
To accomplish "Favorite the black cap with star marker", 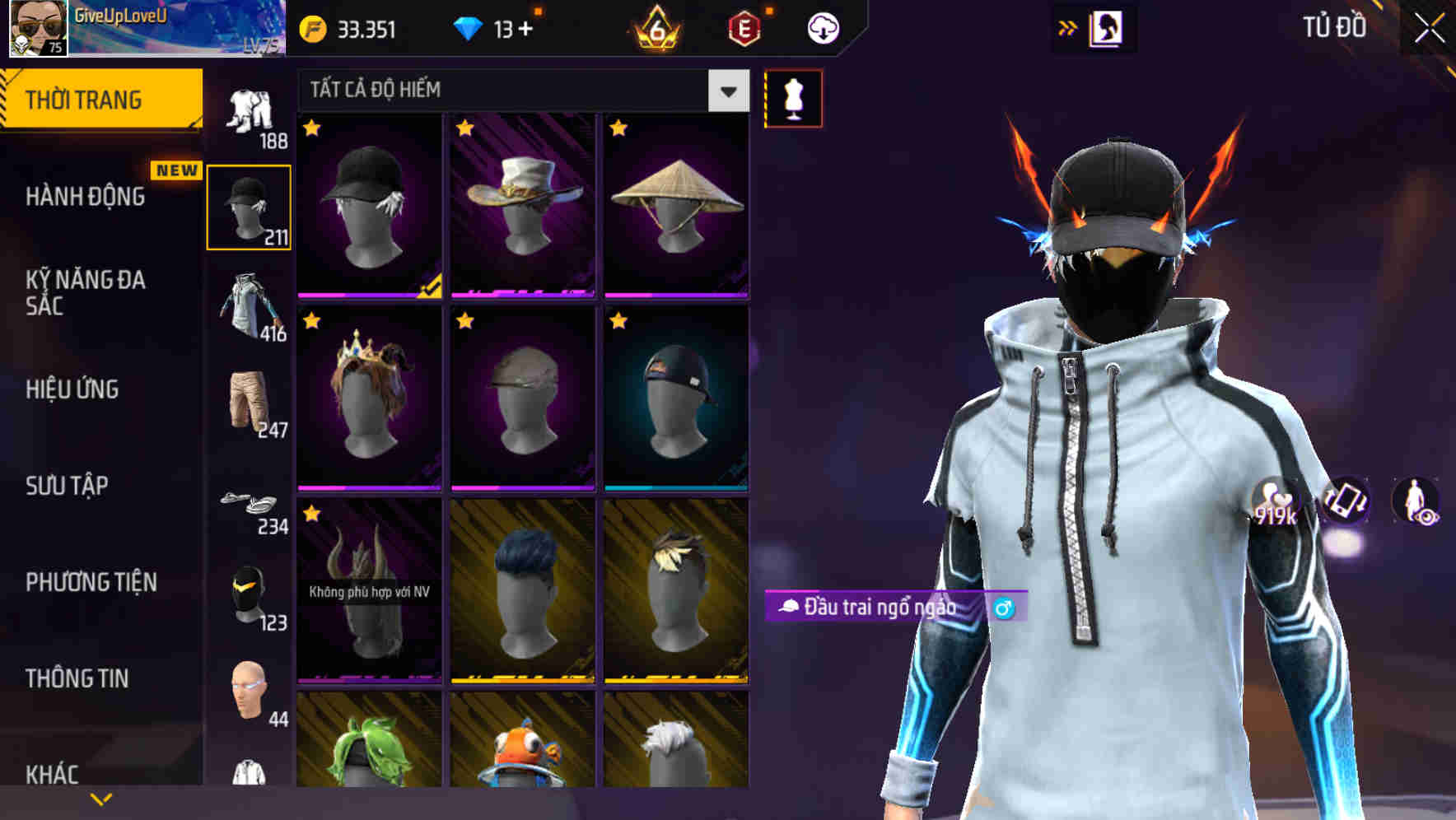I will (312, 129).
